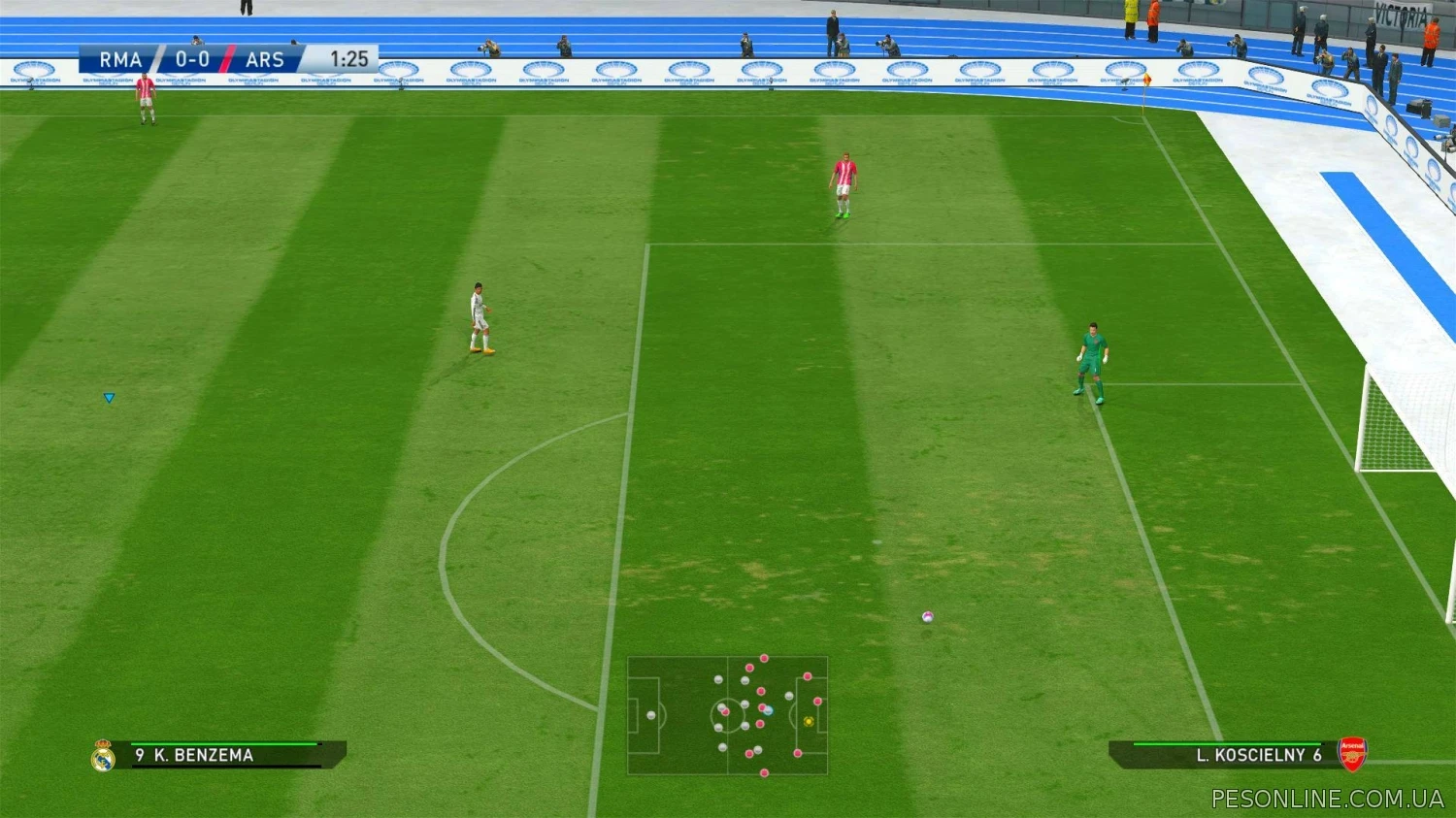1456x818 pixels.
Task: Select the cyan cursor triangle above the midfielder
Action: pyautogui.click(x=109, y=397)
